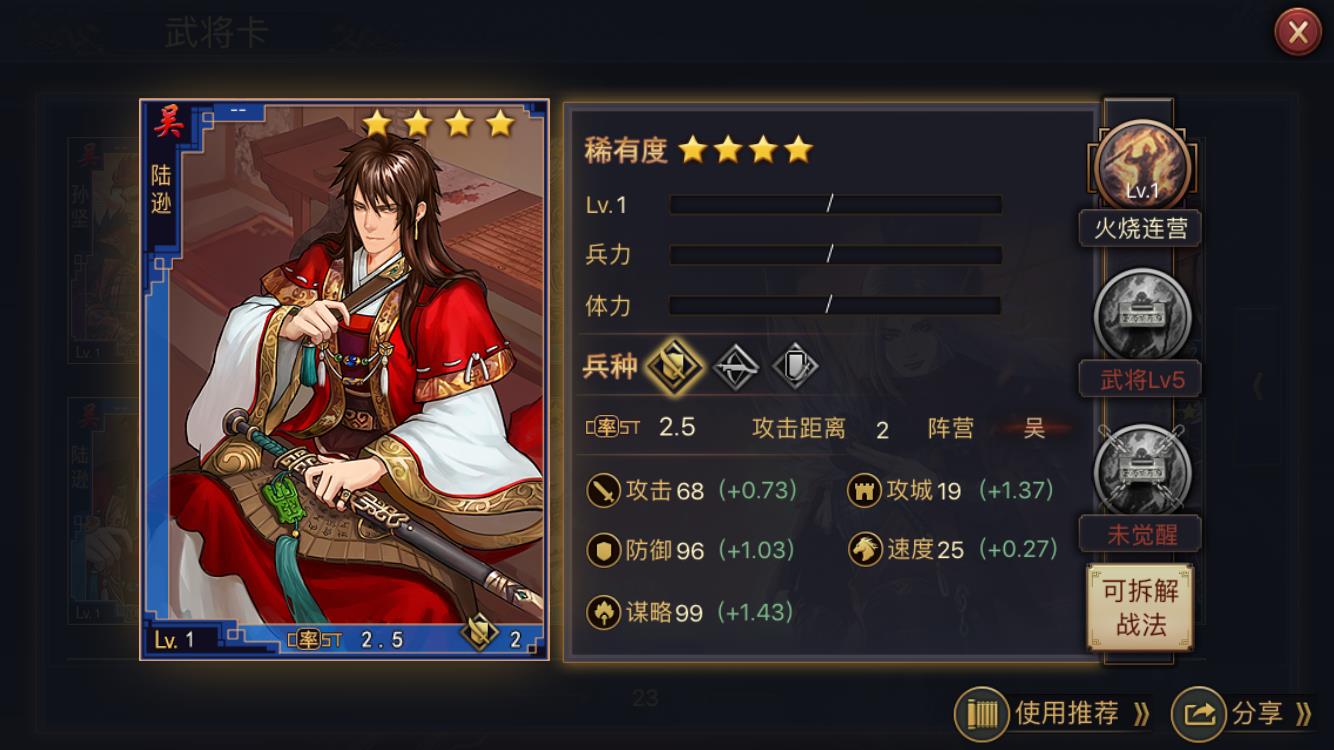Select the locked 武将Lv5 skill slot
1334x750 pixels.
1142,315
